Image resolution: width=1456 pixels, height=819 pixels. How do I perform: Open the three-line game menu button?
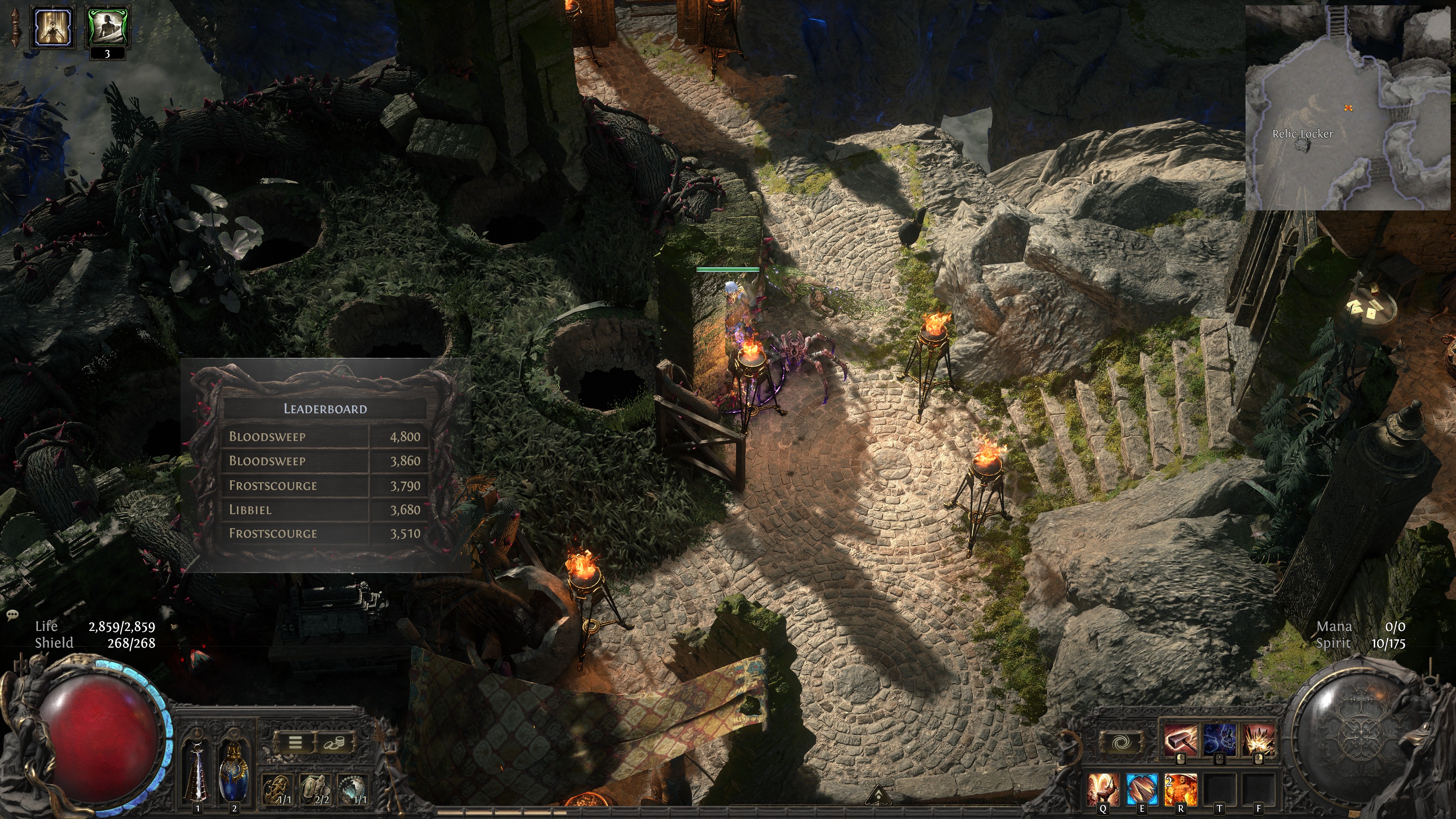click(x=295, y=743)
